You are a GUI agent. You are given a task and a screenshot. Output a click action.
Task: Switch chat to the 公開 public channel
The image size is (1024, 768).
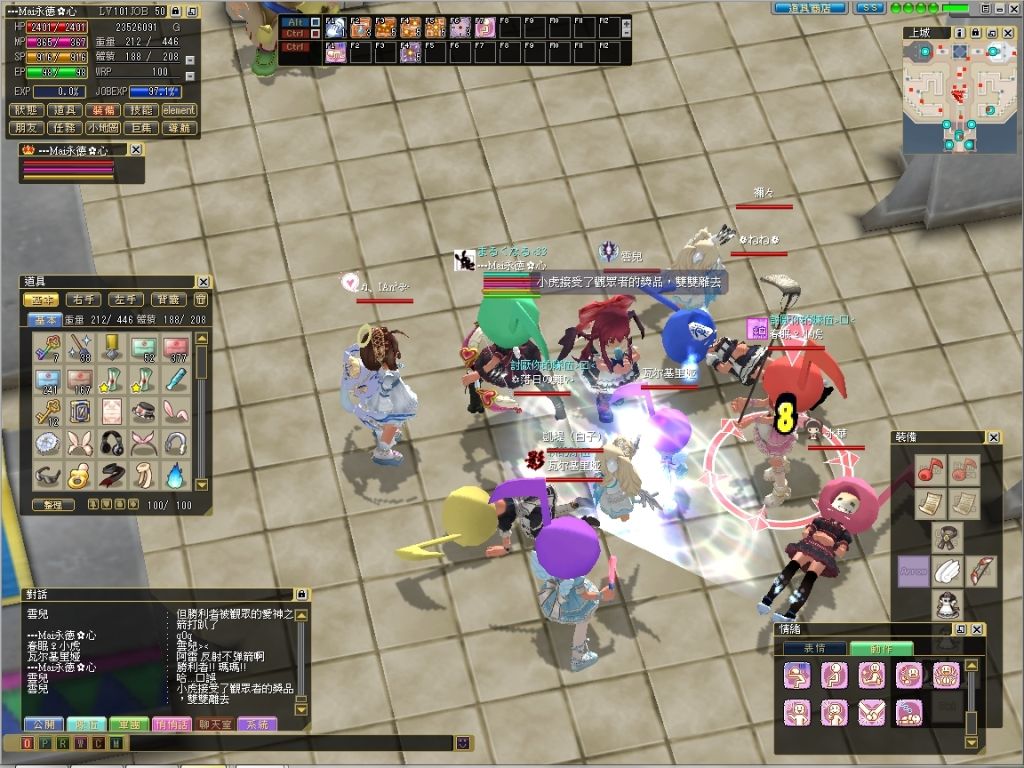pos(43,724)
